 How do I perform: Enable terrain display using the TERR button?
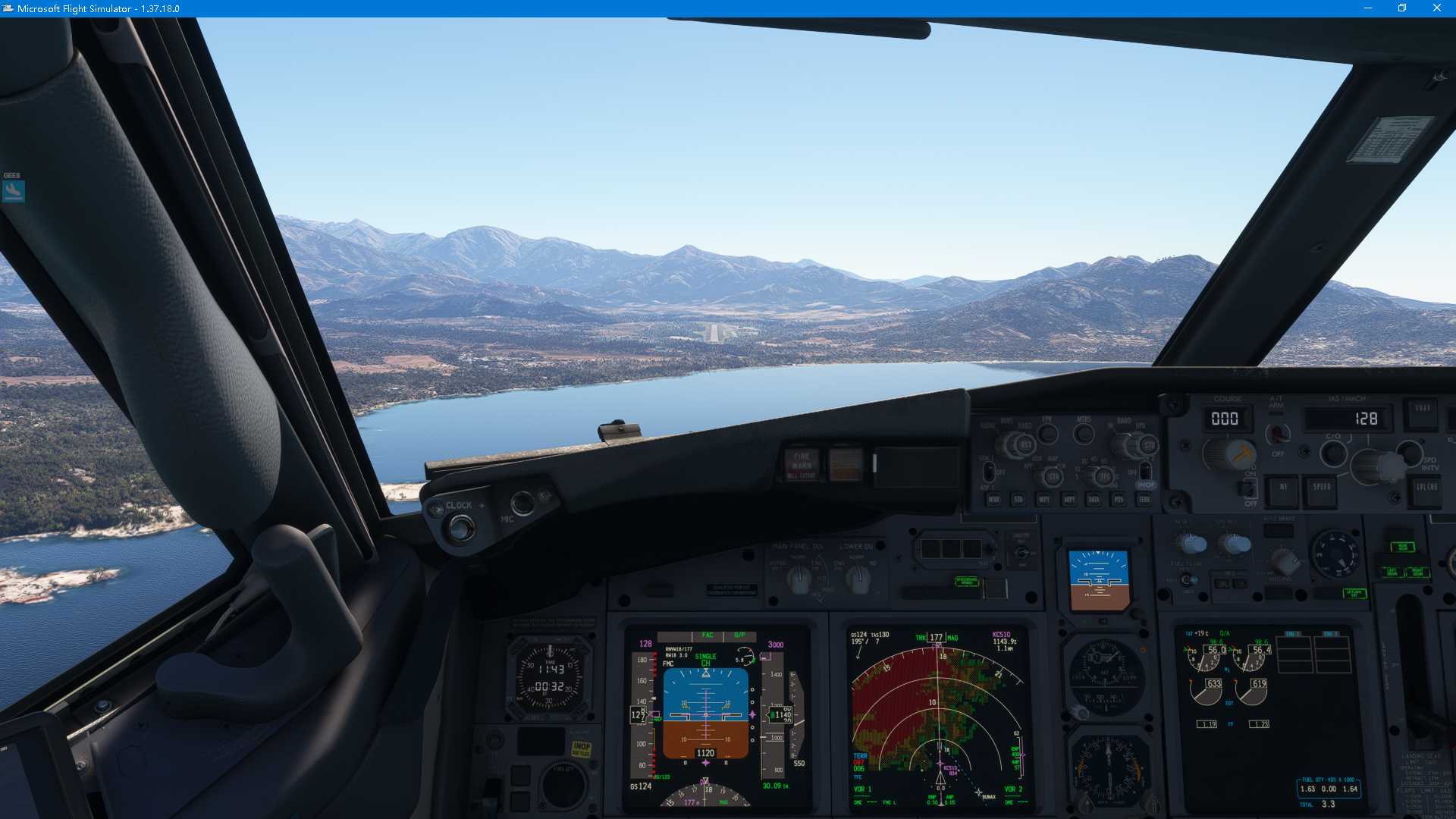[1145, 500]
